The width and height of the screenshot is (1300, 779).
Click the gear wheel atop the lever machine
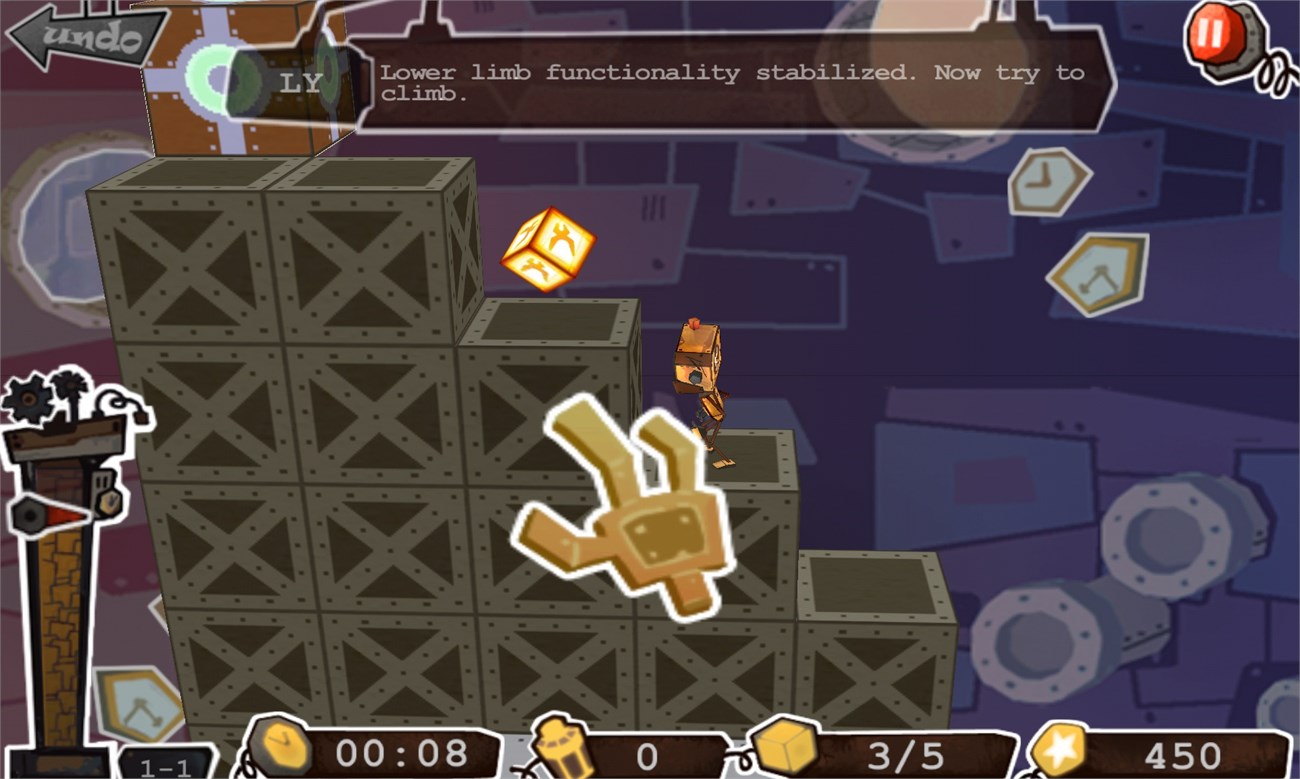30,397
